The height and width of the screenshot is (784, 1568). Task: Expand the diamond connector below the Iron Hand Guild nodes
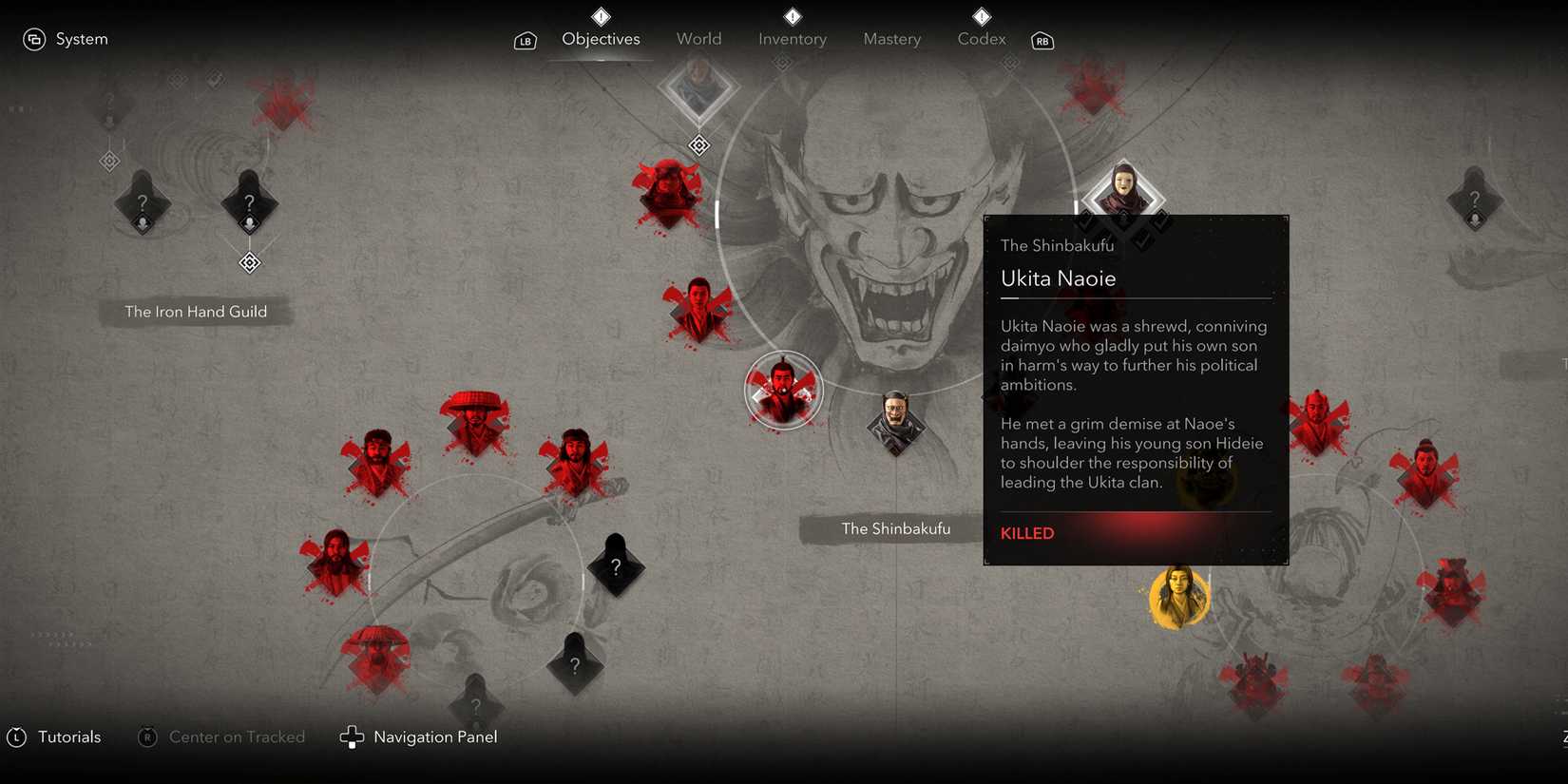(249, 262)
